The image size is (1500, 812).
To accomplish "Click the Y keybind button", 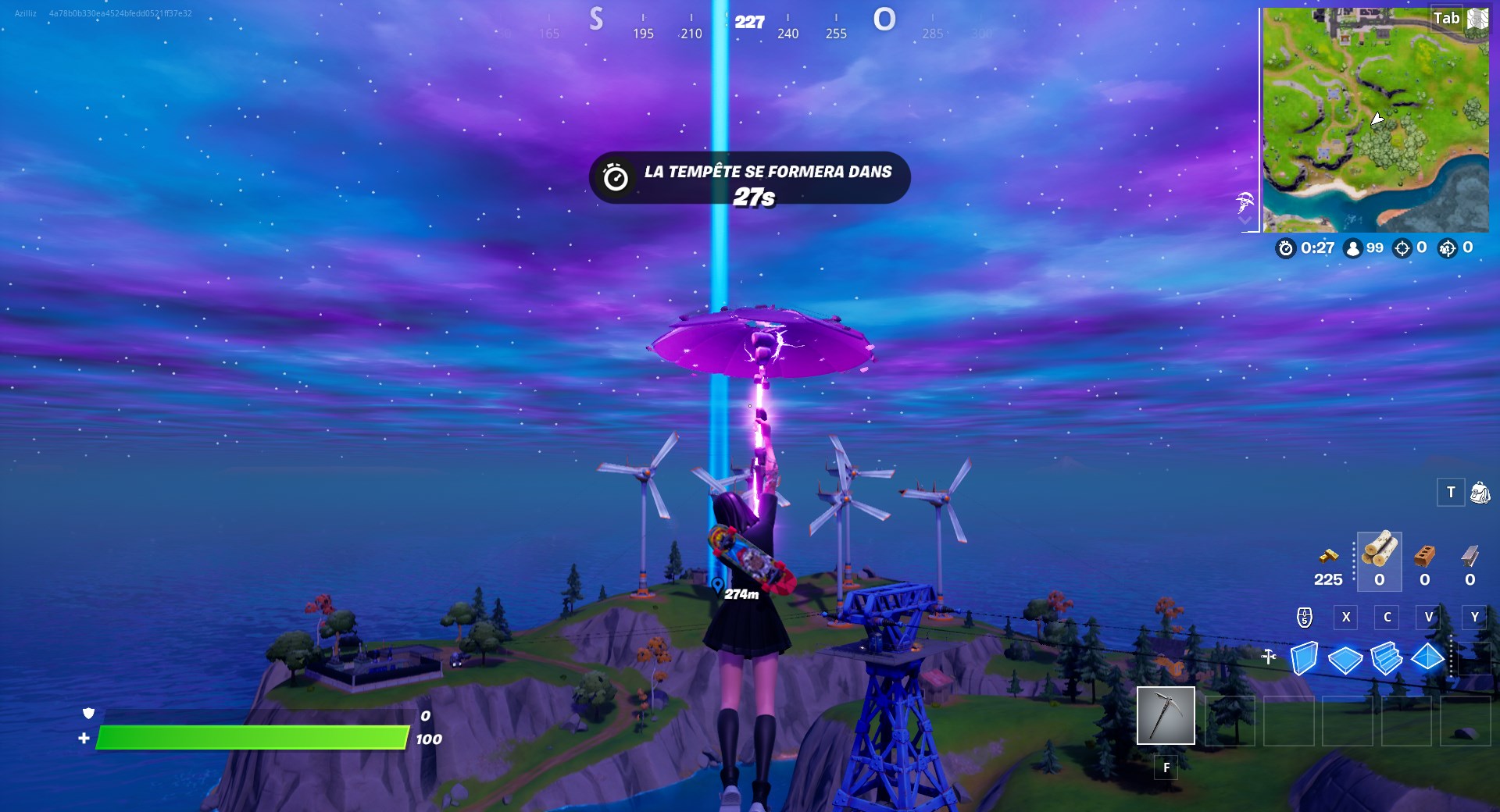I will [x=1474, y=617].
